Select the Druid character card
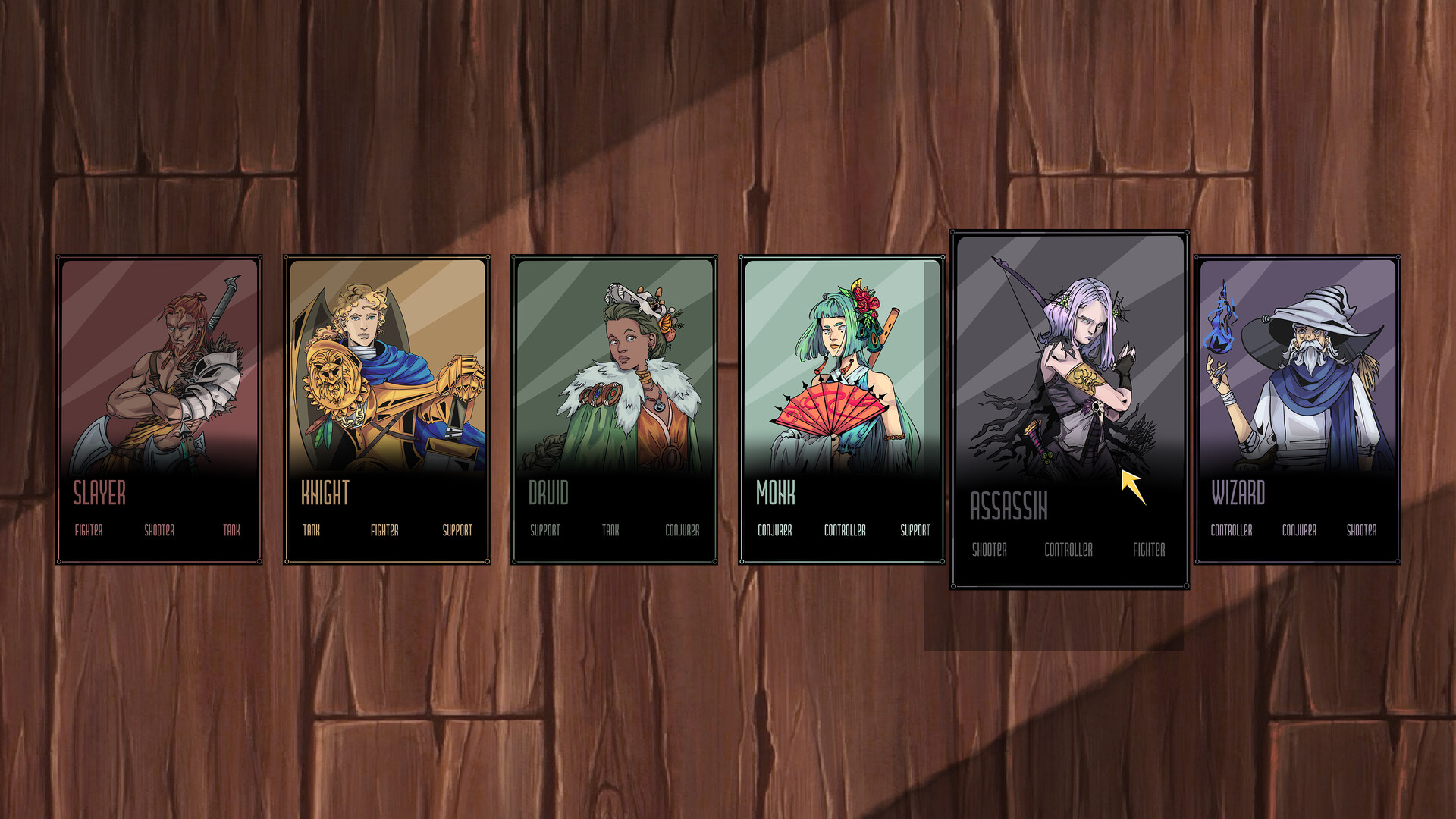This screenshot has width=1456, height=819. click(613, 409)
